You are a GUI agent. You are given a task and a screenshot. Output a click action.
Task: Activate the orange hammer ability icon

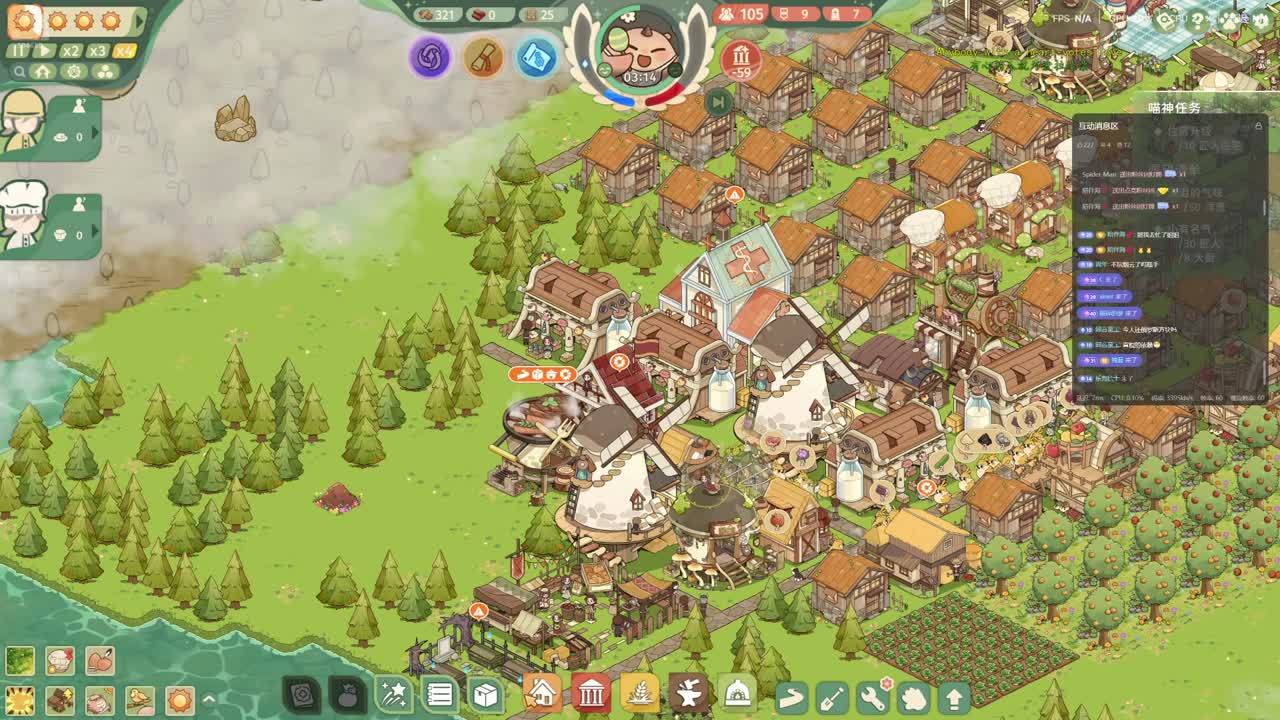[483, 57]
